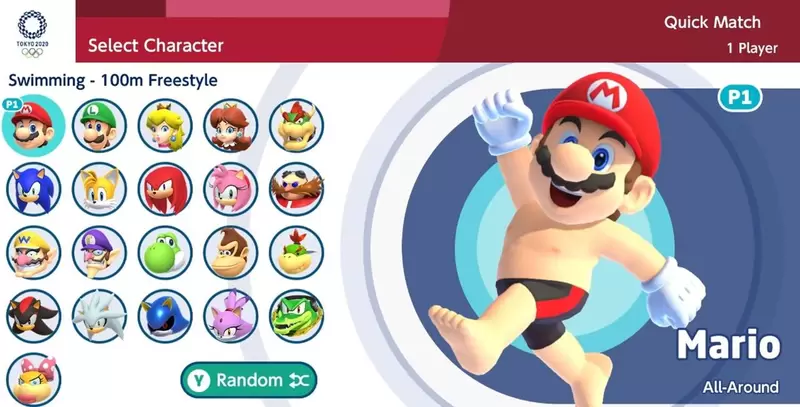Pick Dr. Eggman from the roster

[x=295, y=189]
